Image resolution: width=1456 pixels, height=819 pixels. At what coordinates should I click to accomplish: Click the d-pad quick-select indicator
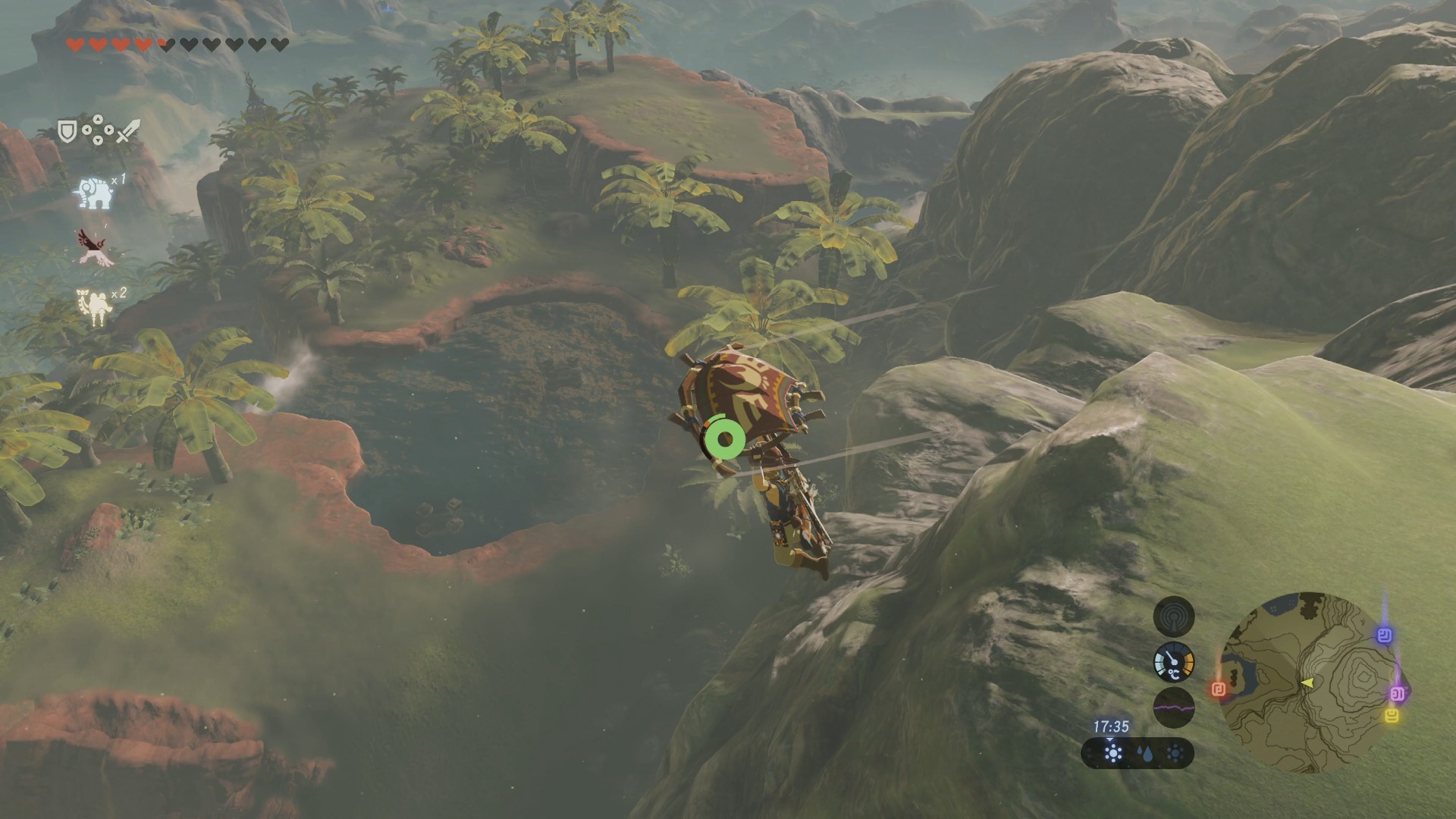point(98,130)
